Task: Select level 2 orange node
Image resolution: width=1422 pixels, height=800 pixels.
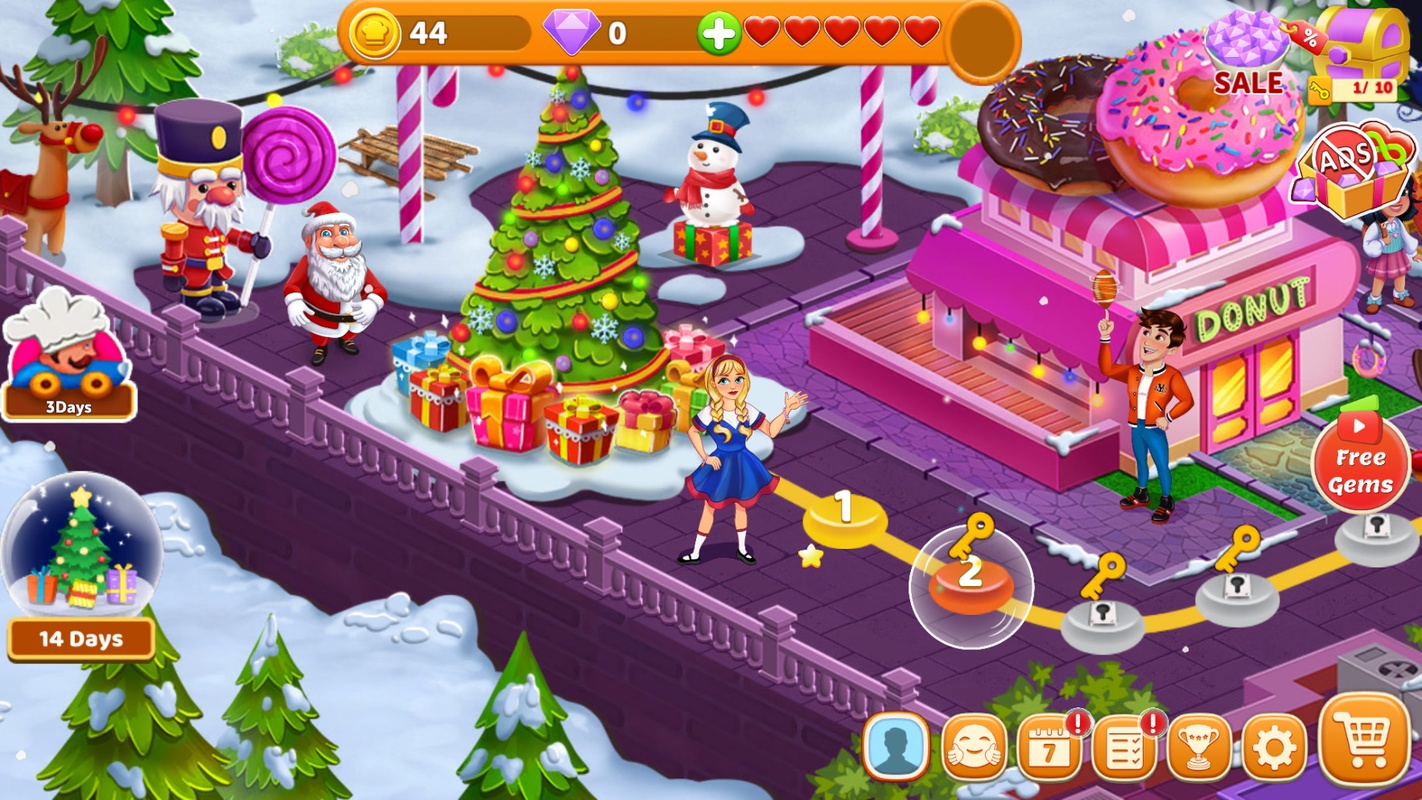Action: pos(970,580)
